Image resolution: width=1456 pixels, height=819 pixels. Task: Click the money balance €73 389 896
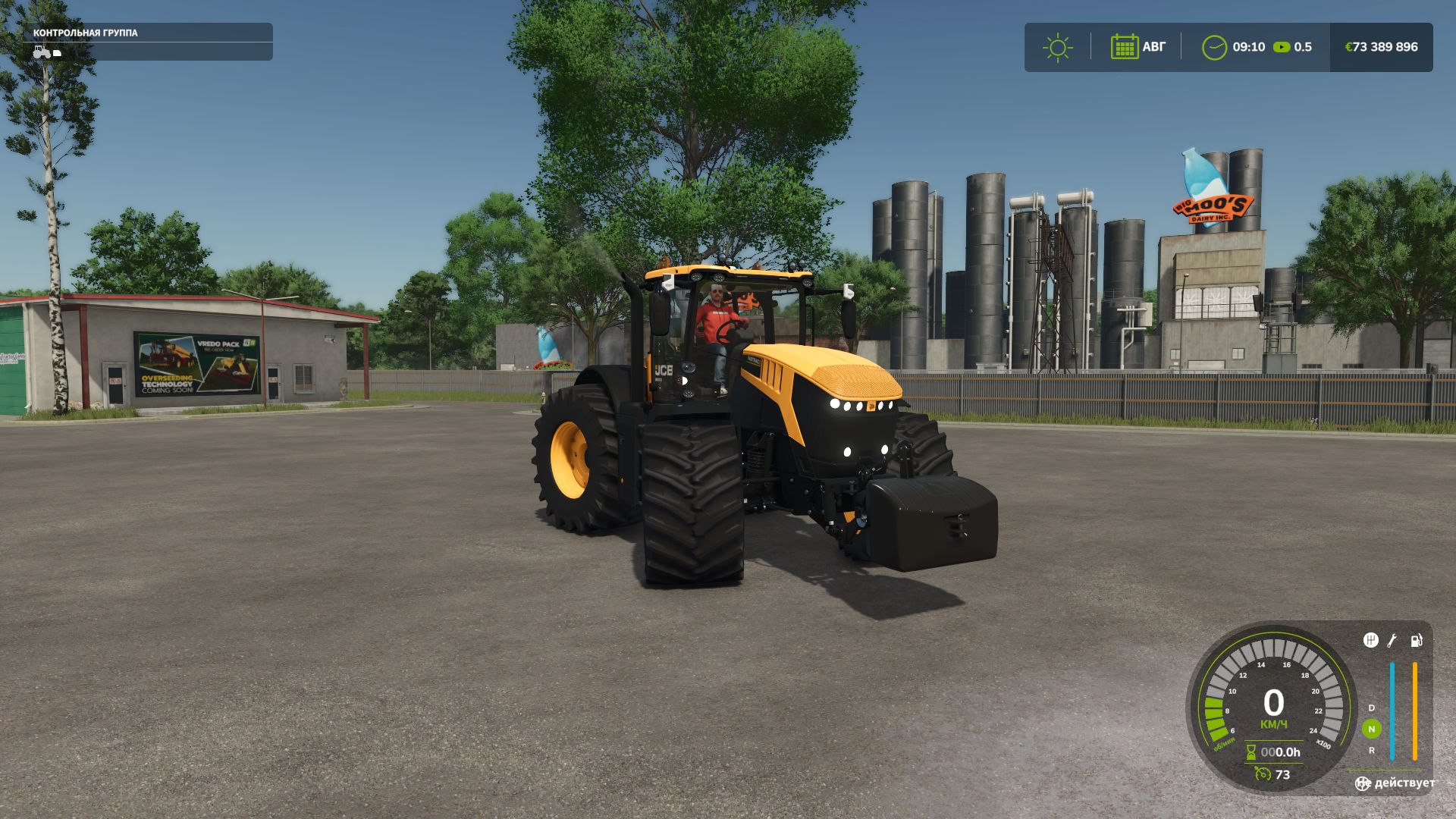click(x=1382, y=45)
